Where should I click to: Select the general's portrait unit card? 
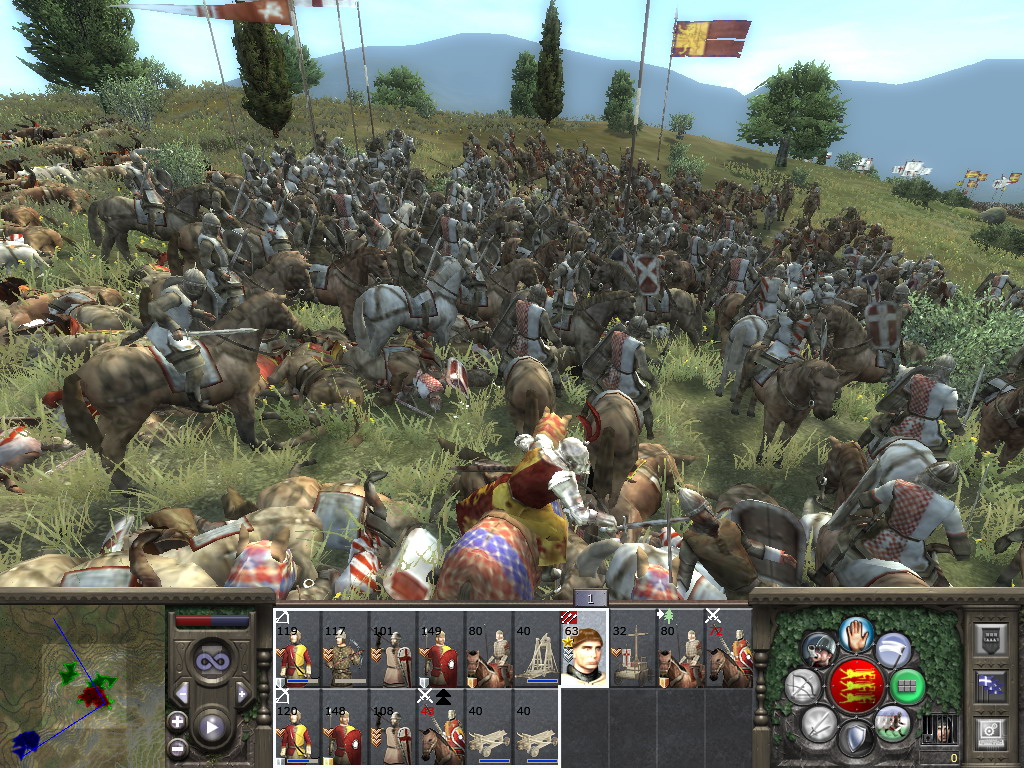(x=584, y=650)
